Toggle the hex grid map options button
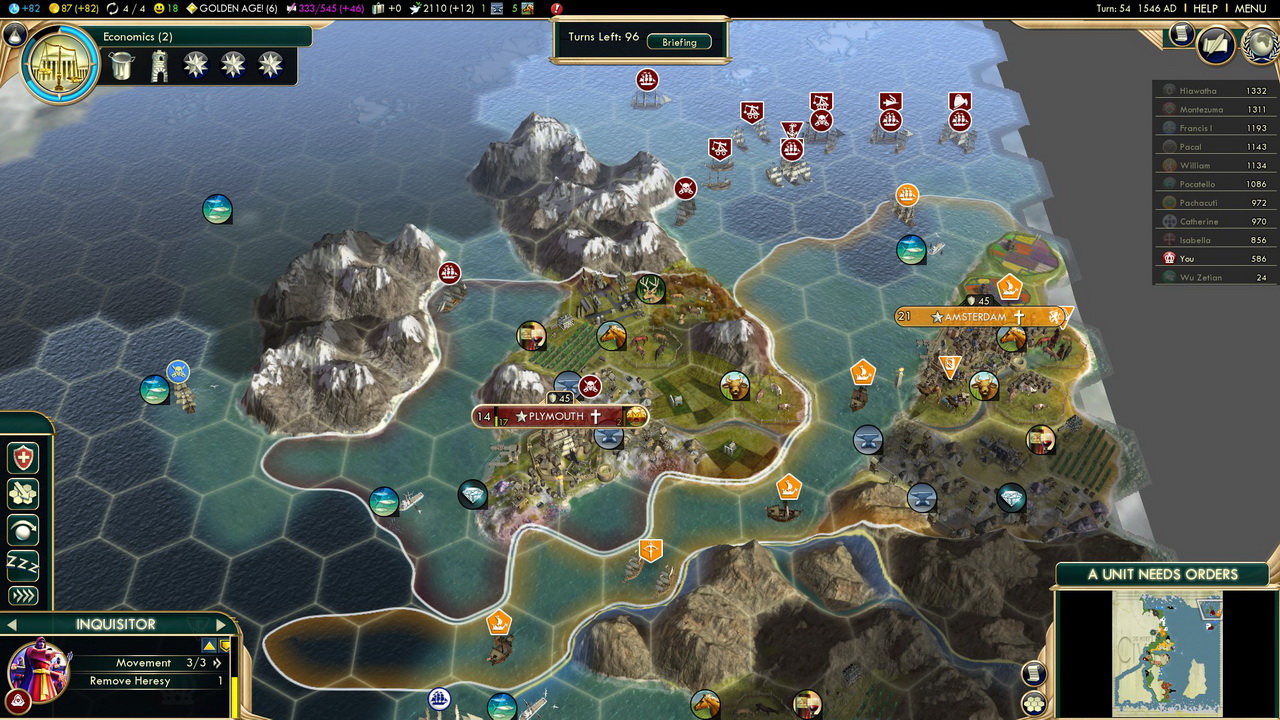1280x720 pixels. tap(1033, 703)
